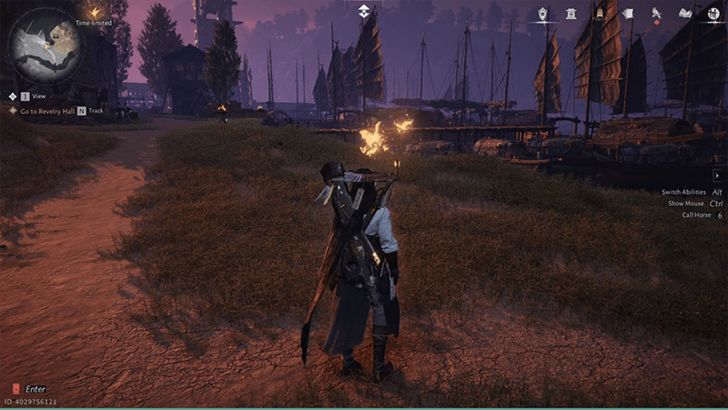Screen dimensions: 728x410
Task: Open the pavilion building icon menu
Action: 571,14
